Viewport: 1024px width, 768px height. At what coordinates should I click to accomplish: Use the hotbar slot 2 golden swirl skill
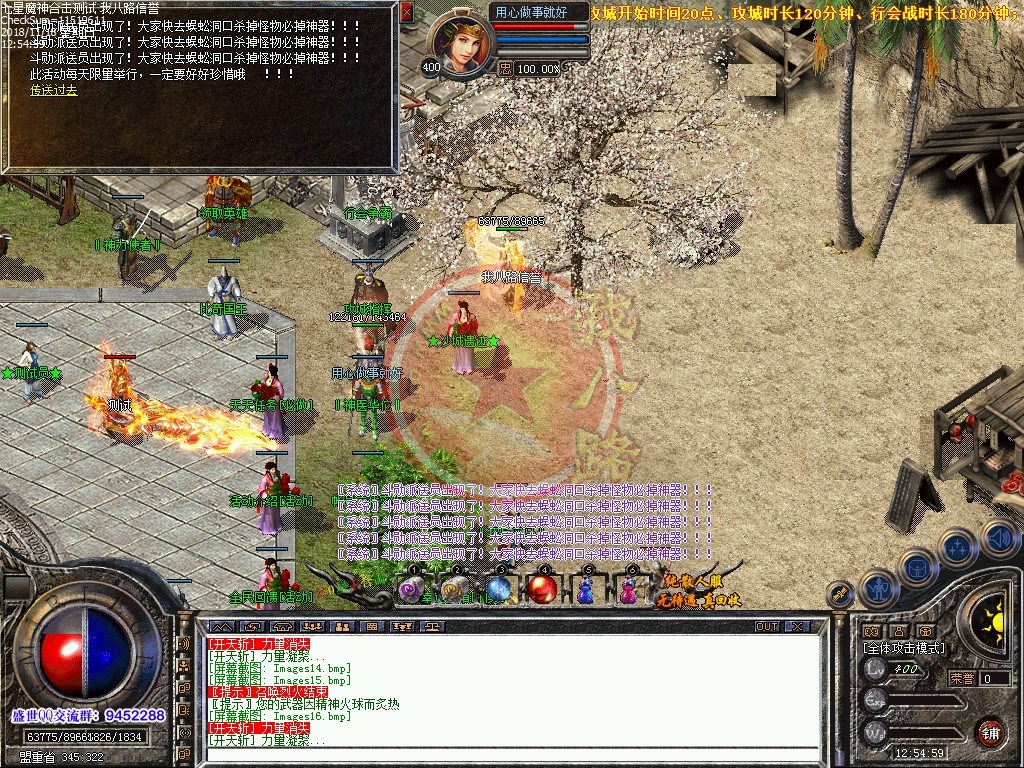click(455, 589)
